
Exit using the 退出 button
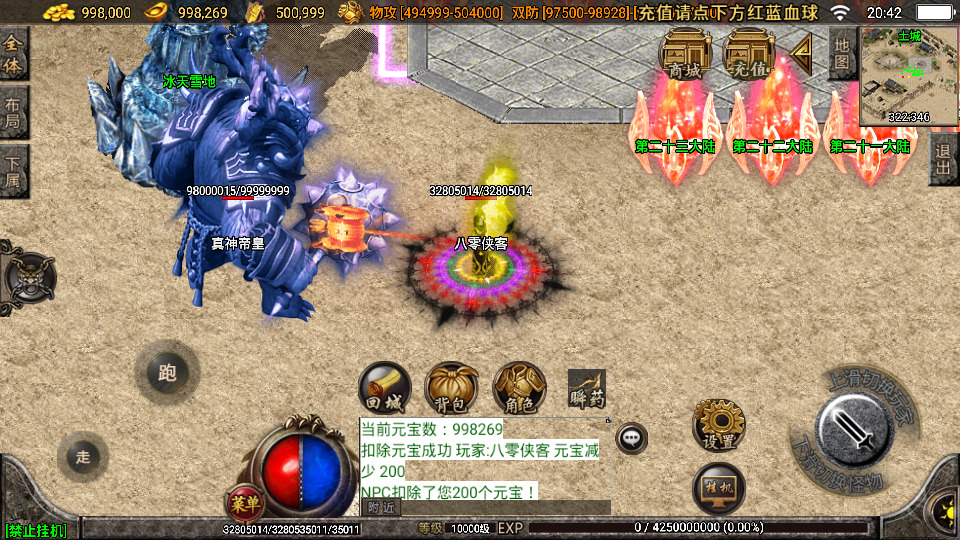pyautogui.click(x=943, y=159)
